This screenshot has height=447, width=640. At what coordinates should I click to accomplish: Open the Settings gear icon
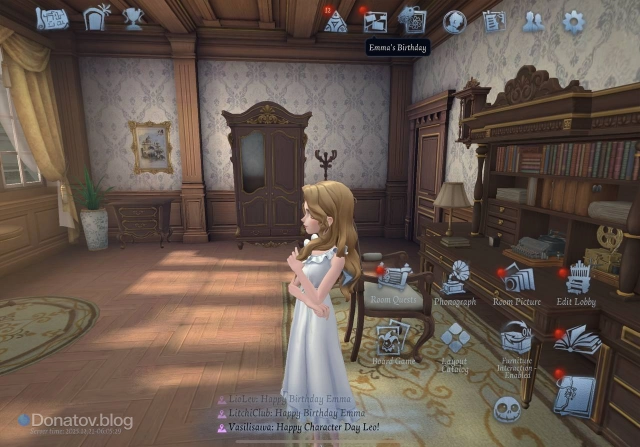pyautogui.click(x=573, y=20)
